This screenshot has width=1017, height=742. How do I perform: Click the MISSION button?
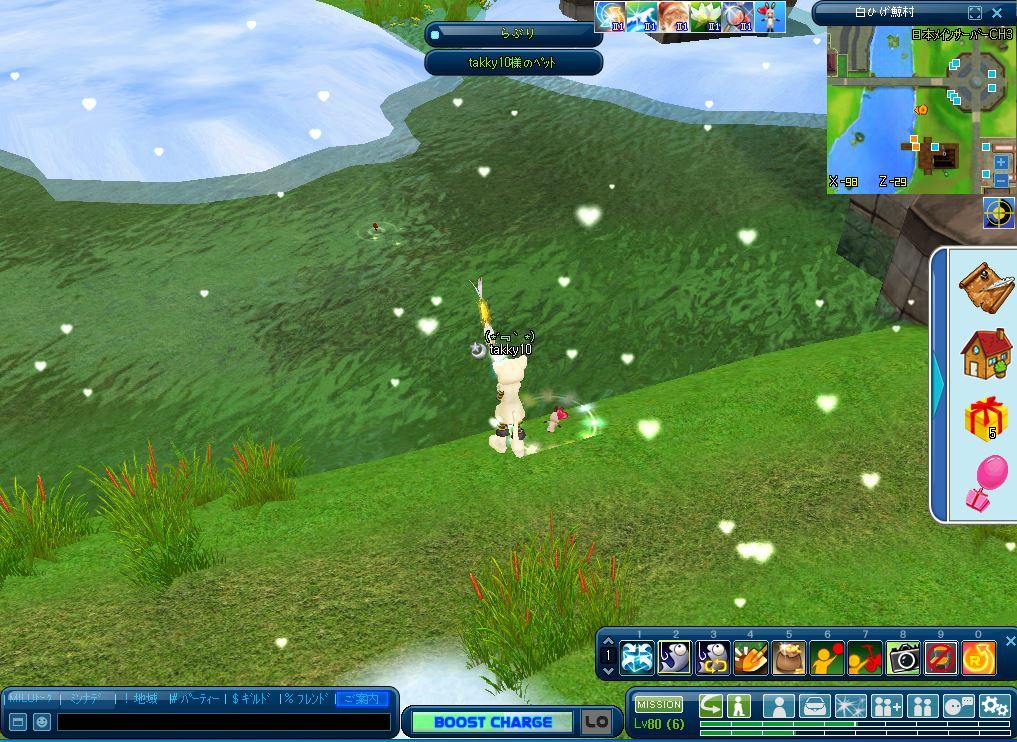(x=659, y=705)
